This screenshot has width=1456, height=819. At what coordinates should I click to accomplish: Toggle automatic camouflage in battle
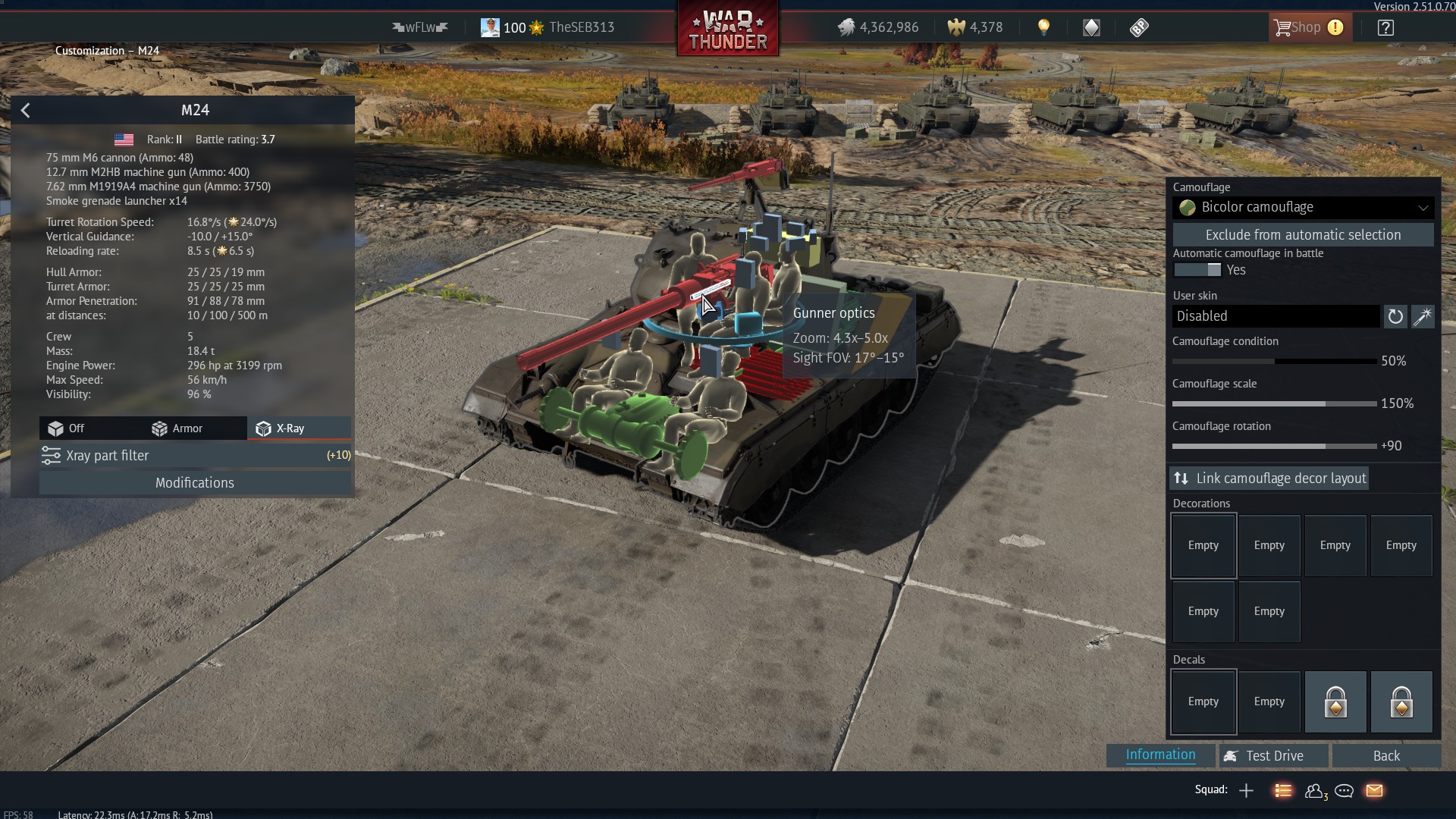(x=1197, y=270)
